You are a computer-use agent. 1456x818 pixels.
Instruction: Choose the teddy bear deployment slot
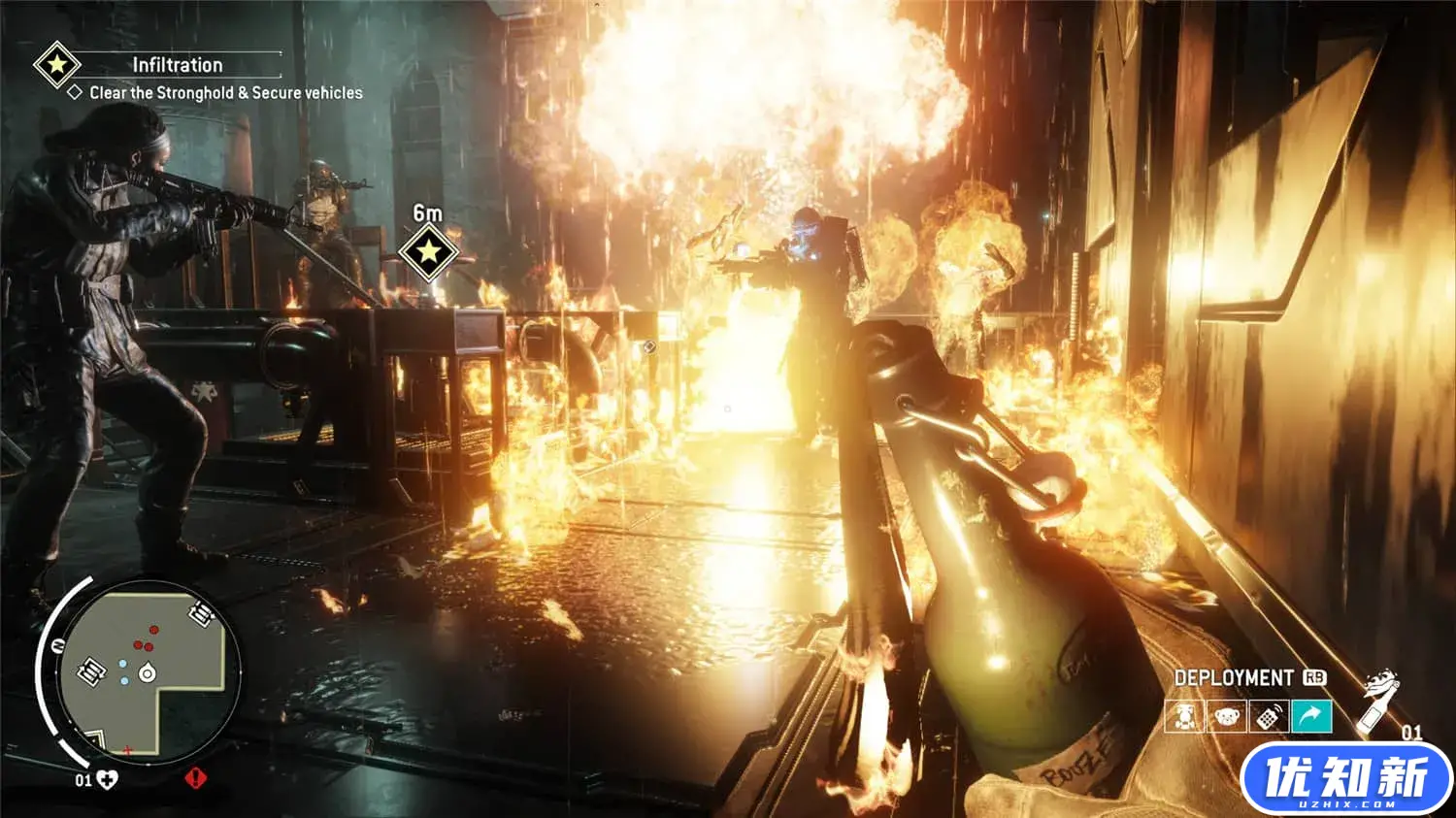pos(1227,717)
